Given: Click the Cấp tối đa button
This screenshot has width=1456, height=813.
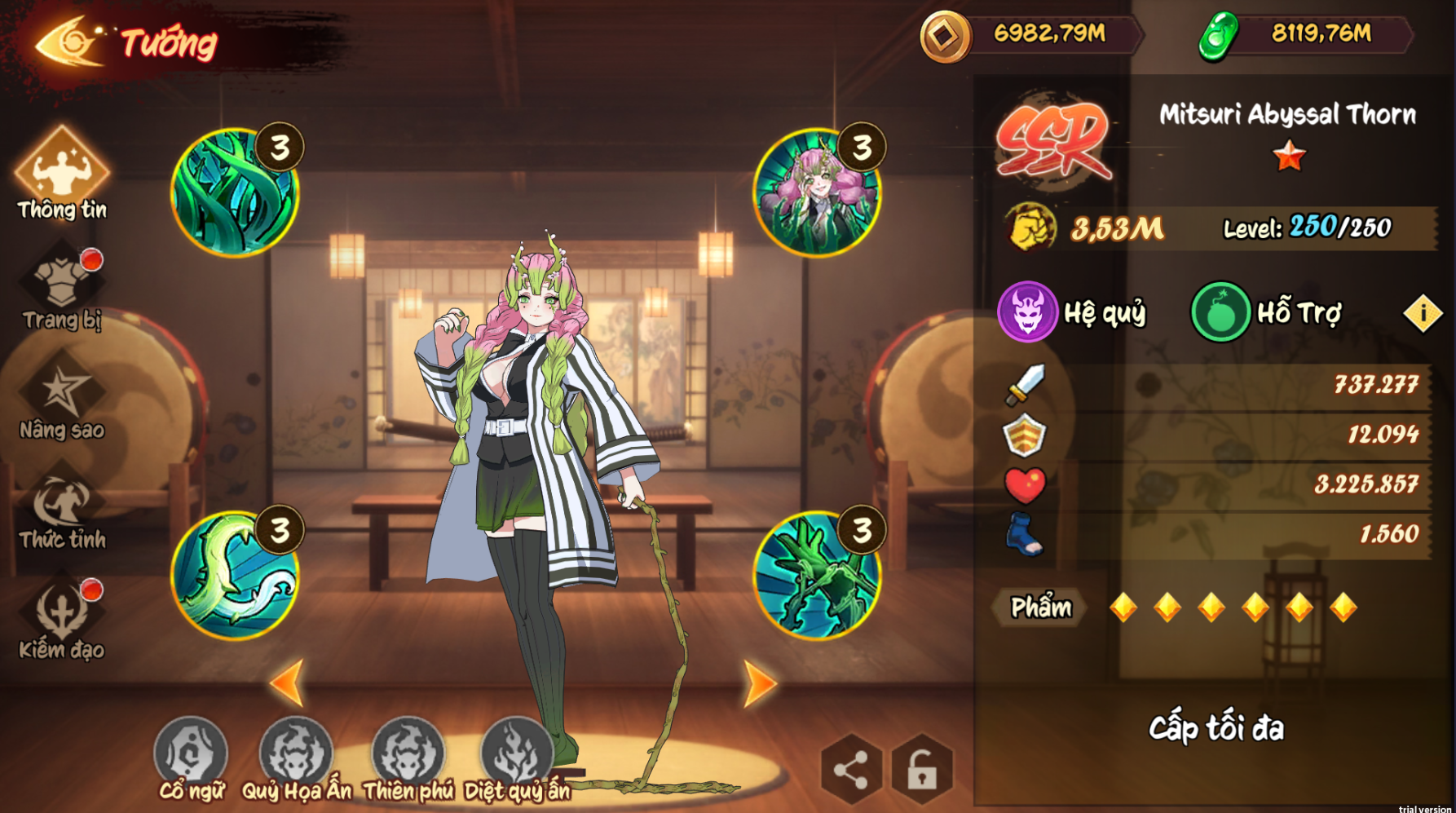Looking at the screenshot, I should pos(1216,728).
